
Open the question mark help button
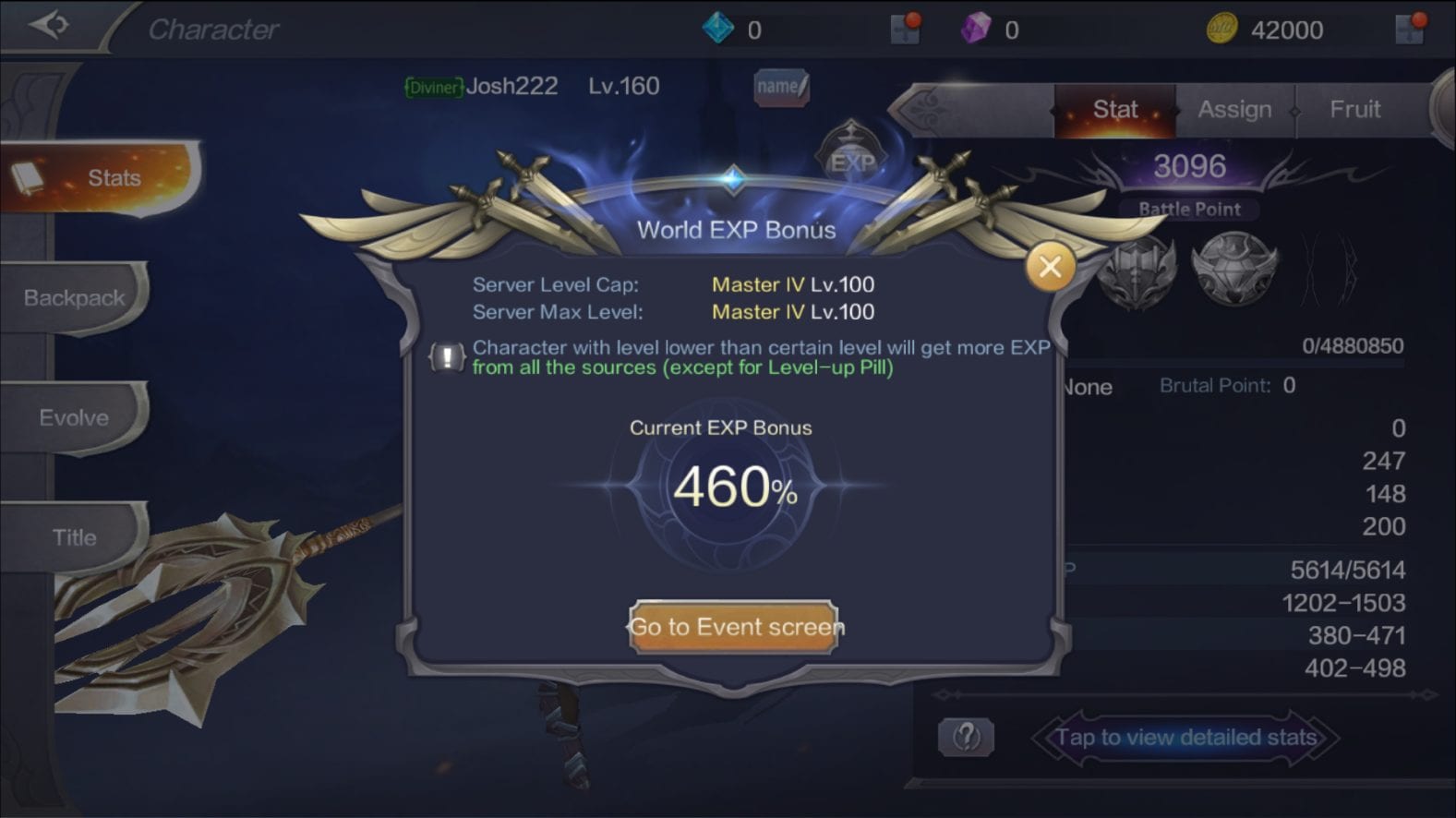pos(966,737)
